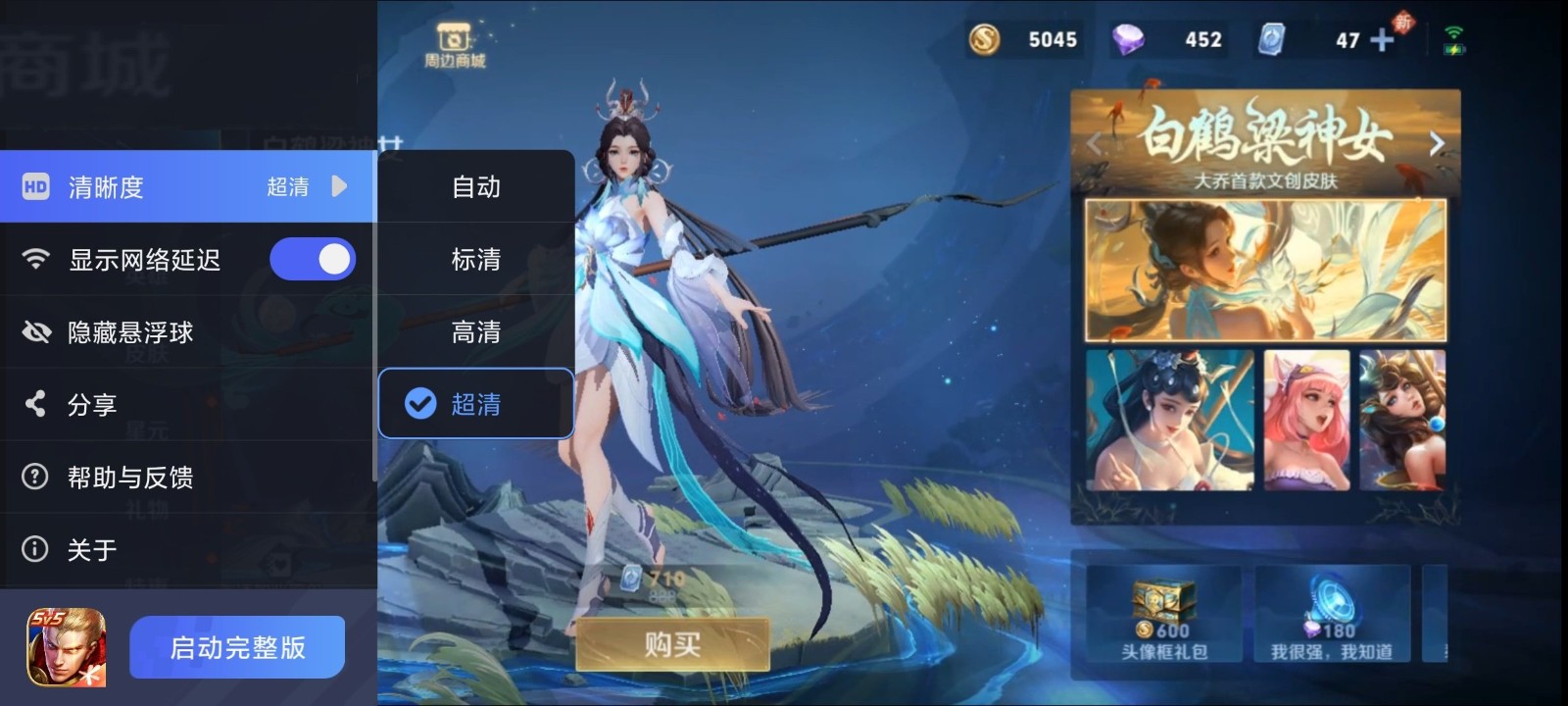Choose 自动 from the clarity menu
This screenshot has width=1568, height=706.
pos(476,187)
